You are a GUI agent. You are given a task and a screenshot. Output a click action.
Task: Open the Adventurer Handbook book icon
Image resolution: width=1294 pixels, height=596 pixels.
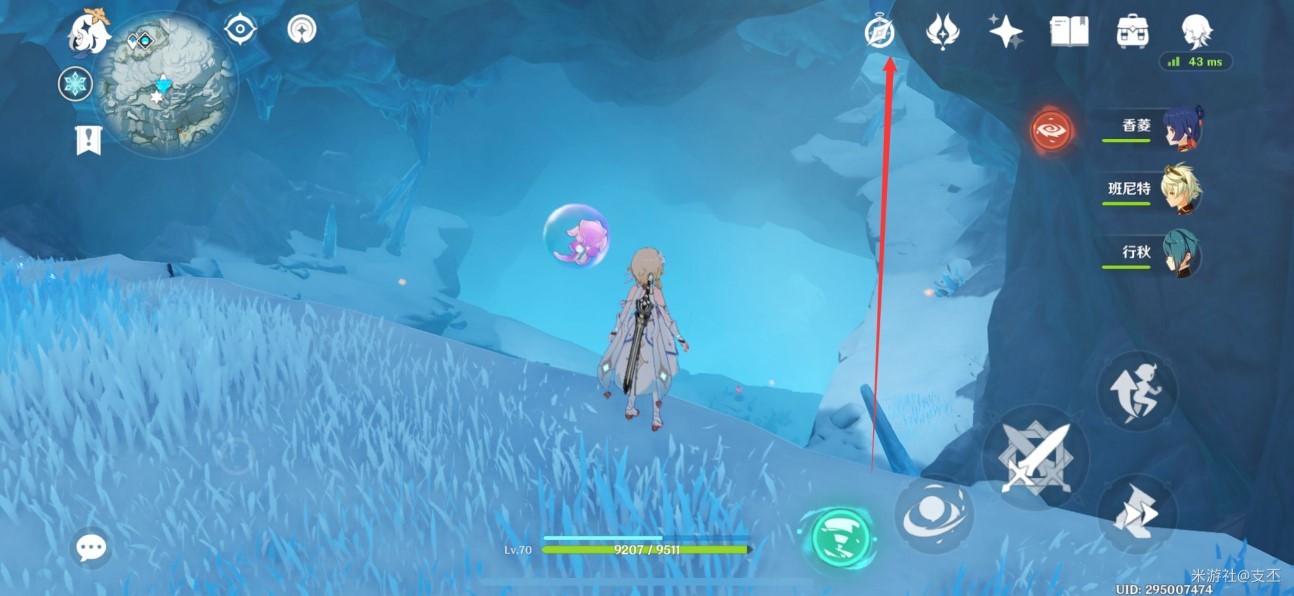pos(1069,32)
